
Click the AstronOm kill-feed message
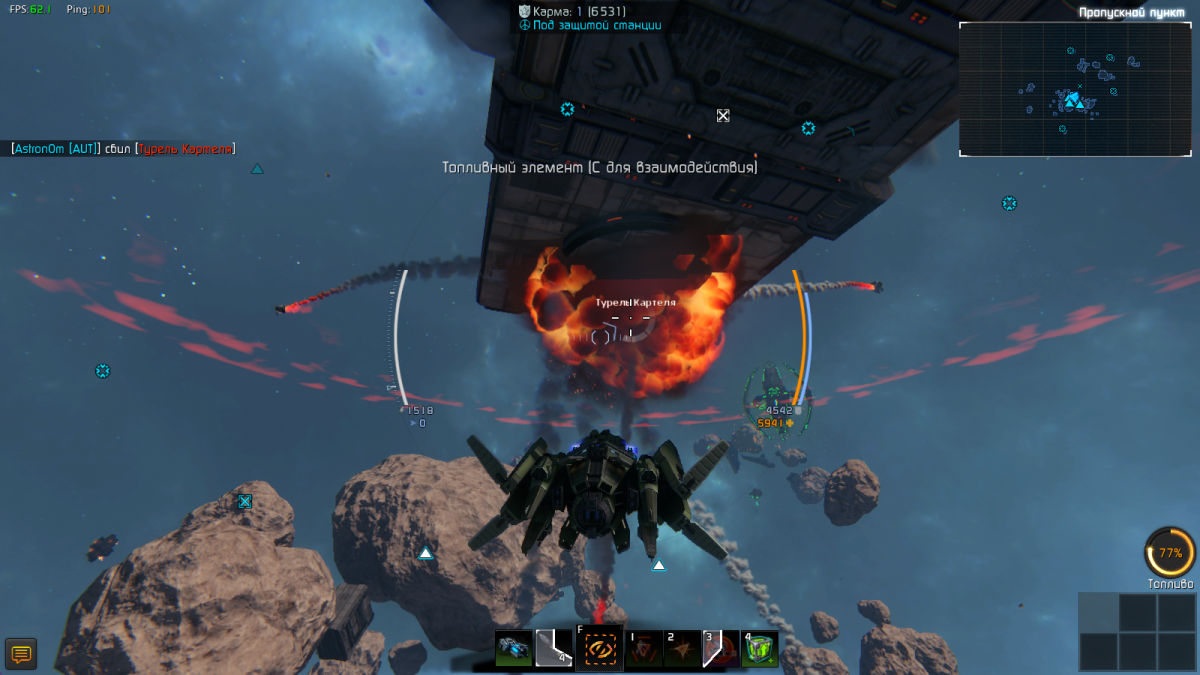pos(123,149)
